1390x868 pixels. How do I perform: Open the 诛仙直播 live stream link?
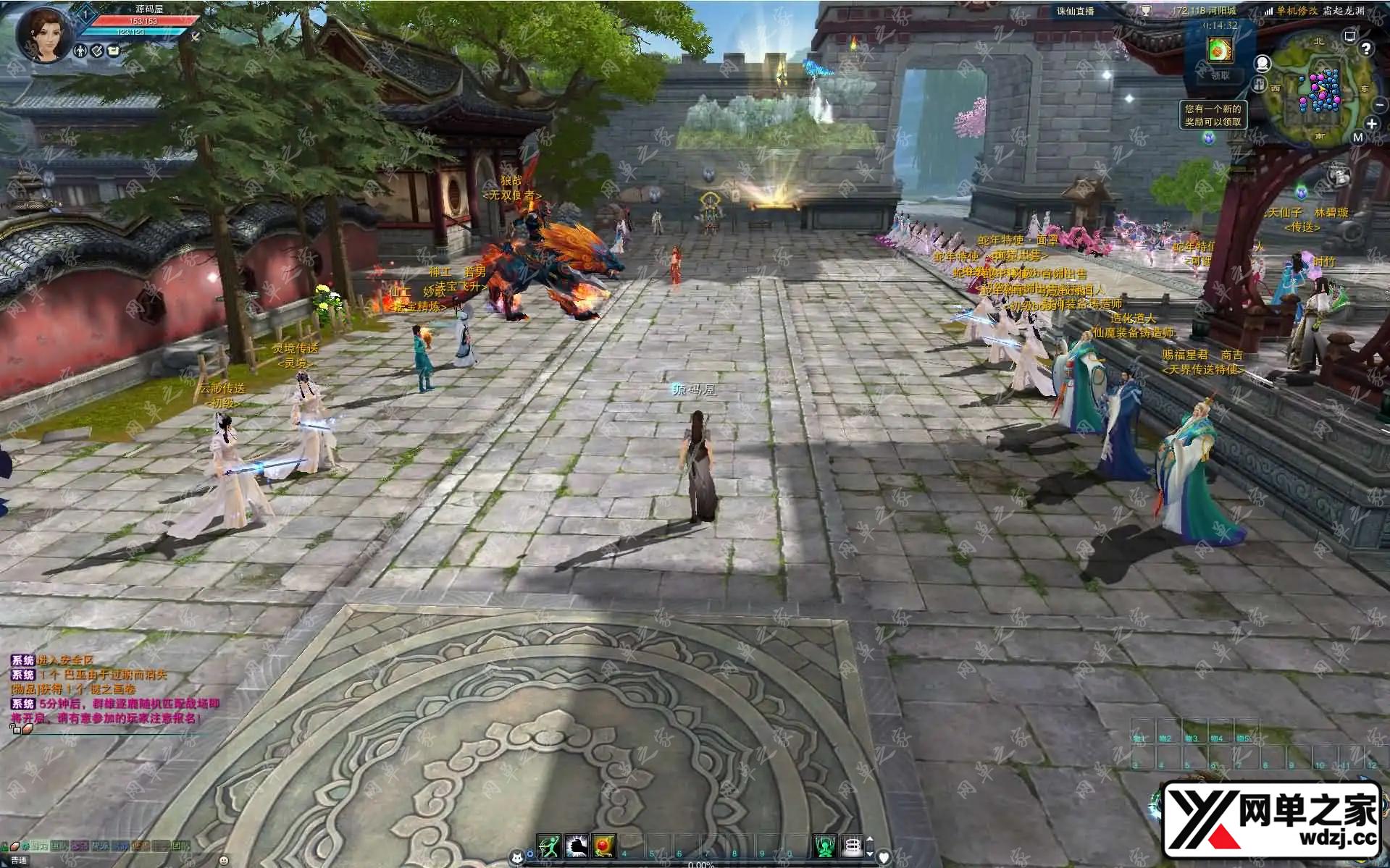pyautogui.click(x=1076, y=11)
